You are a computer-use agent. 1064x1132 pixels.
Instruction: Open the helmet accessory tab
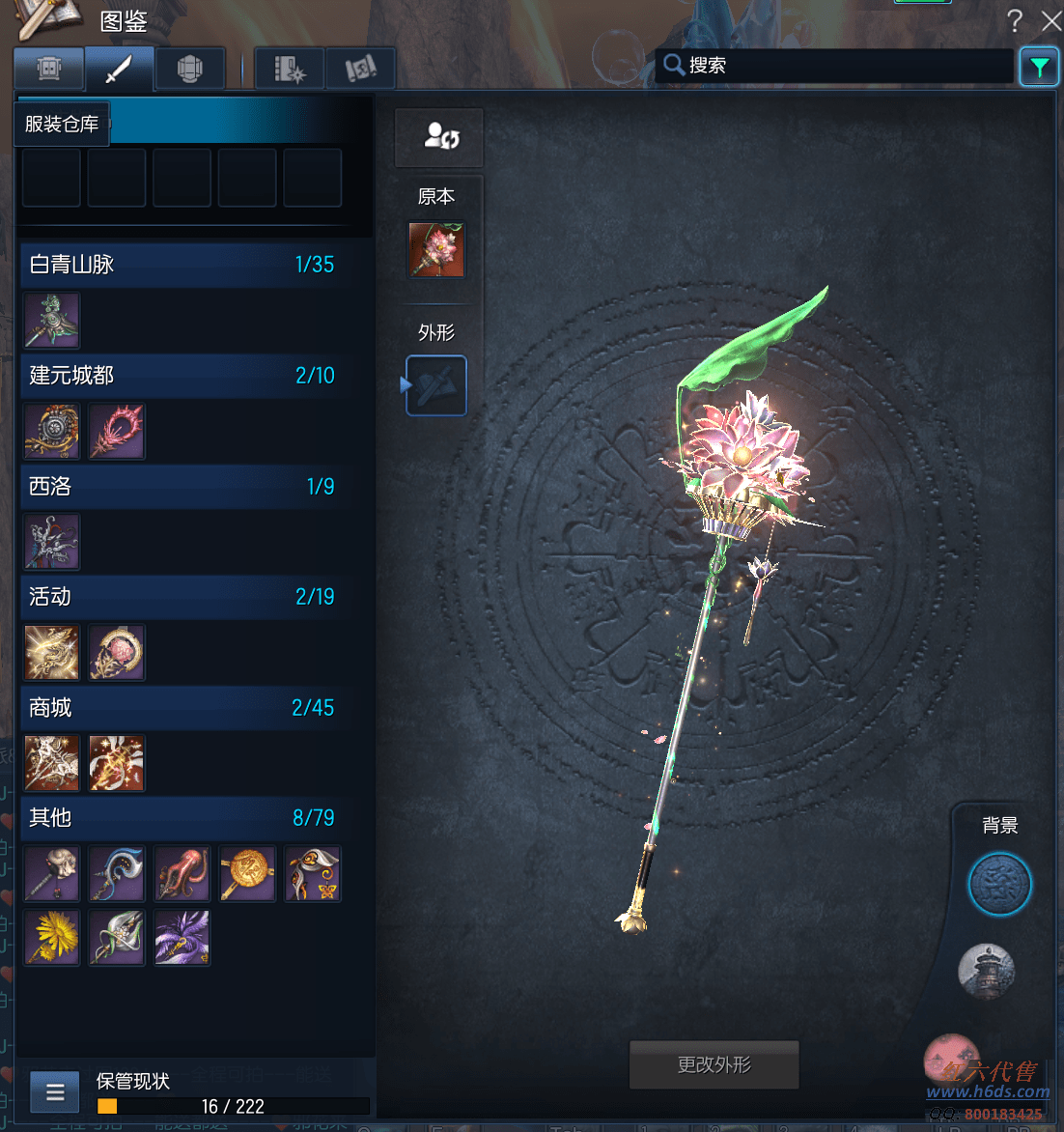(190, 69)
